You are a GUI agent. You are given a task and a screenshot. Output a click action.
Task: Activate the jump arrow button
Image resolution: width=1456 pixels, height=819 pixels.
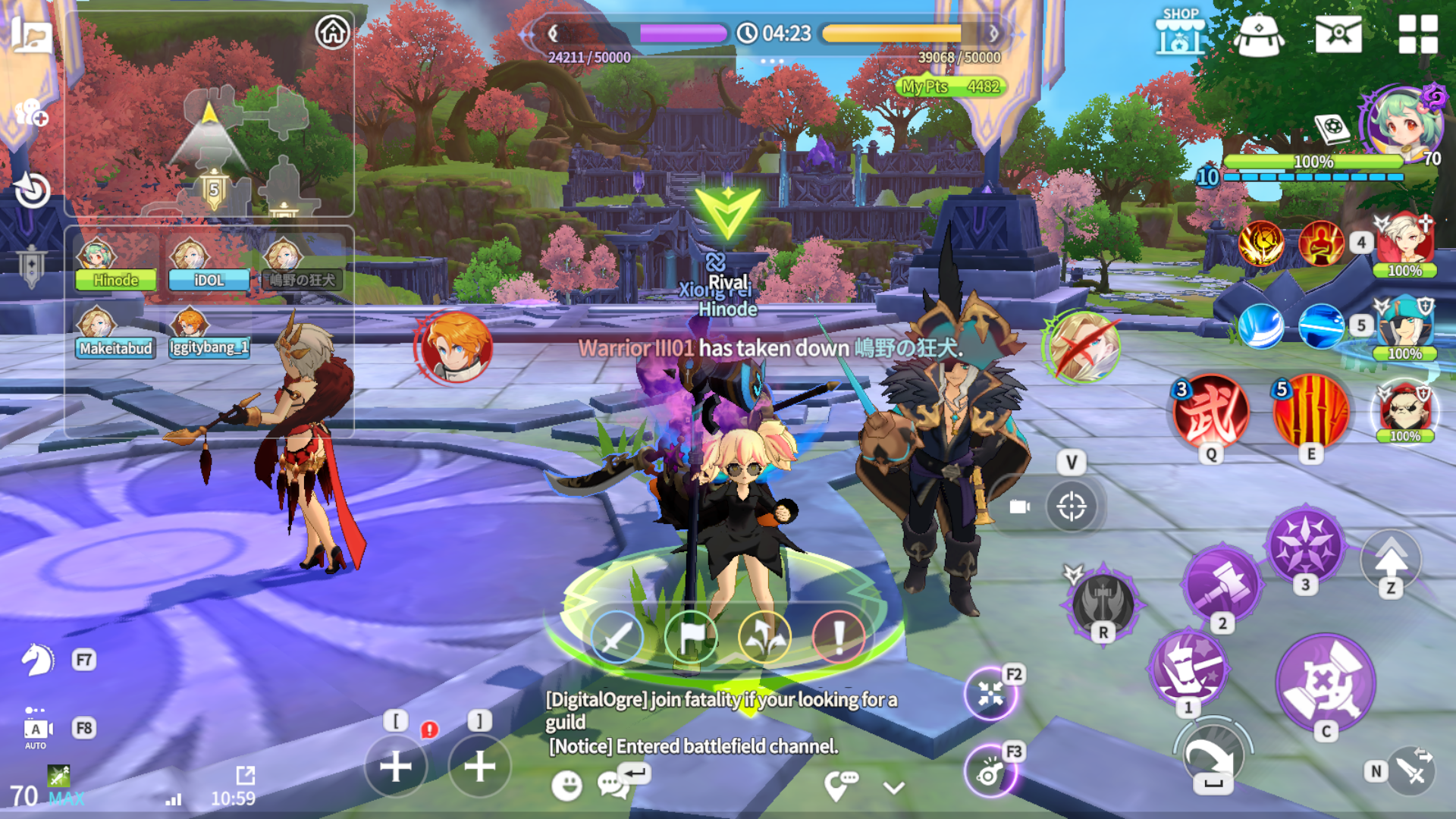pyautogui.click(x=1391, y=560)
